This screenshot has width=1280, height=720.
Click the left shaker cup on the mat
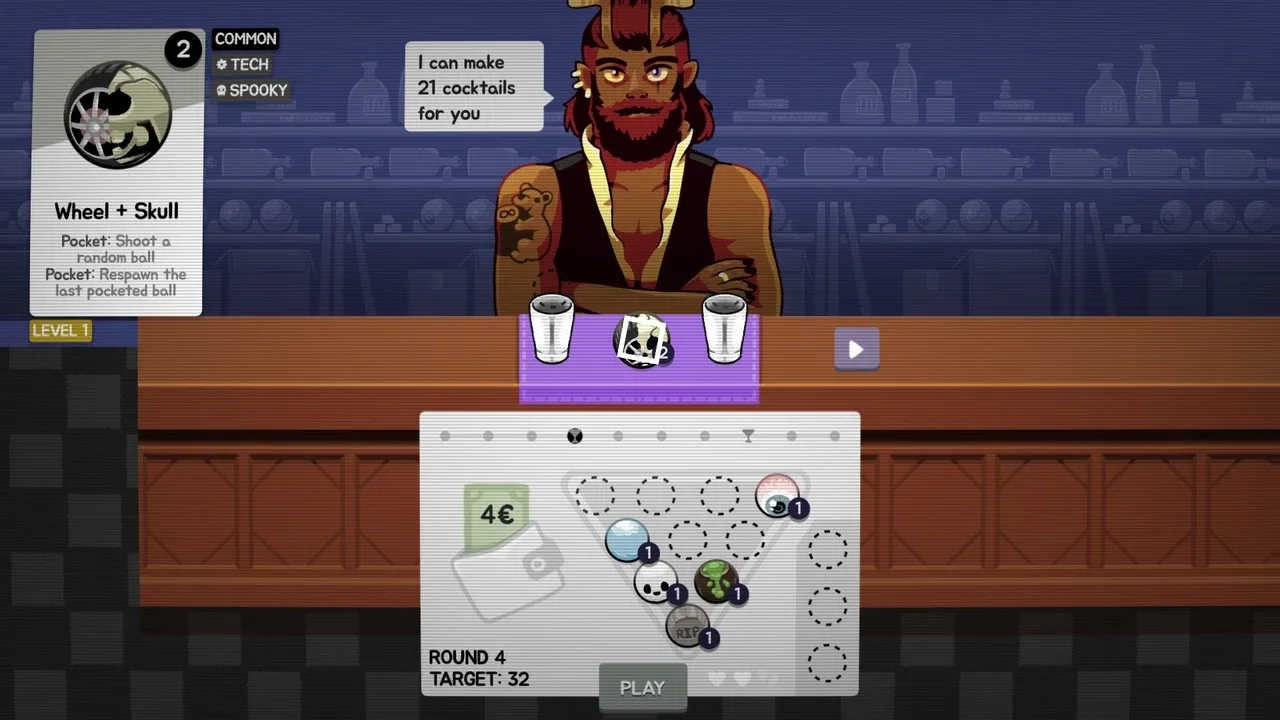[551, 329]
